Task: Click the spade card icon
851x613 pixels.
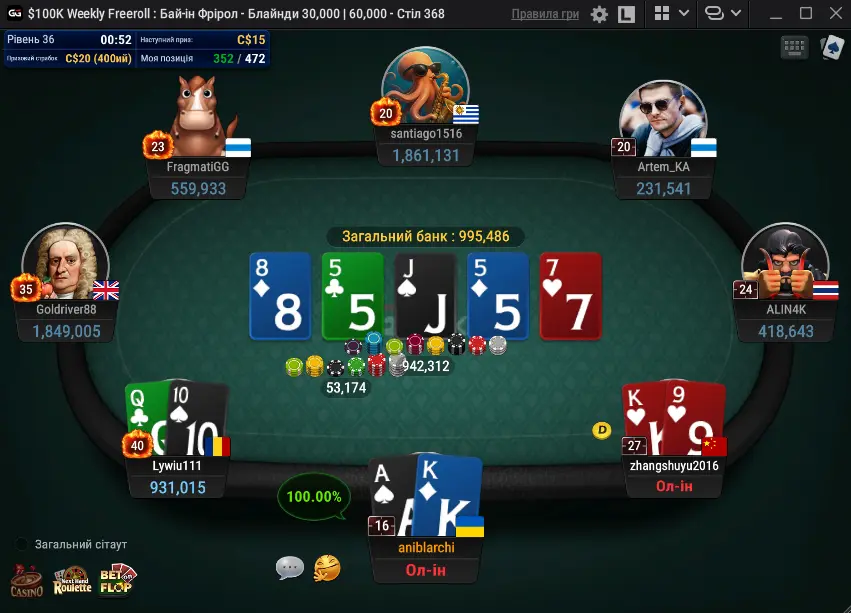Action: (831, 47)
